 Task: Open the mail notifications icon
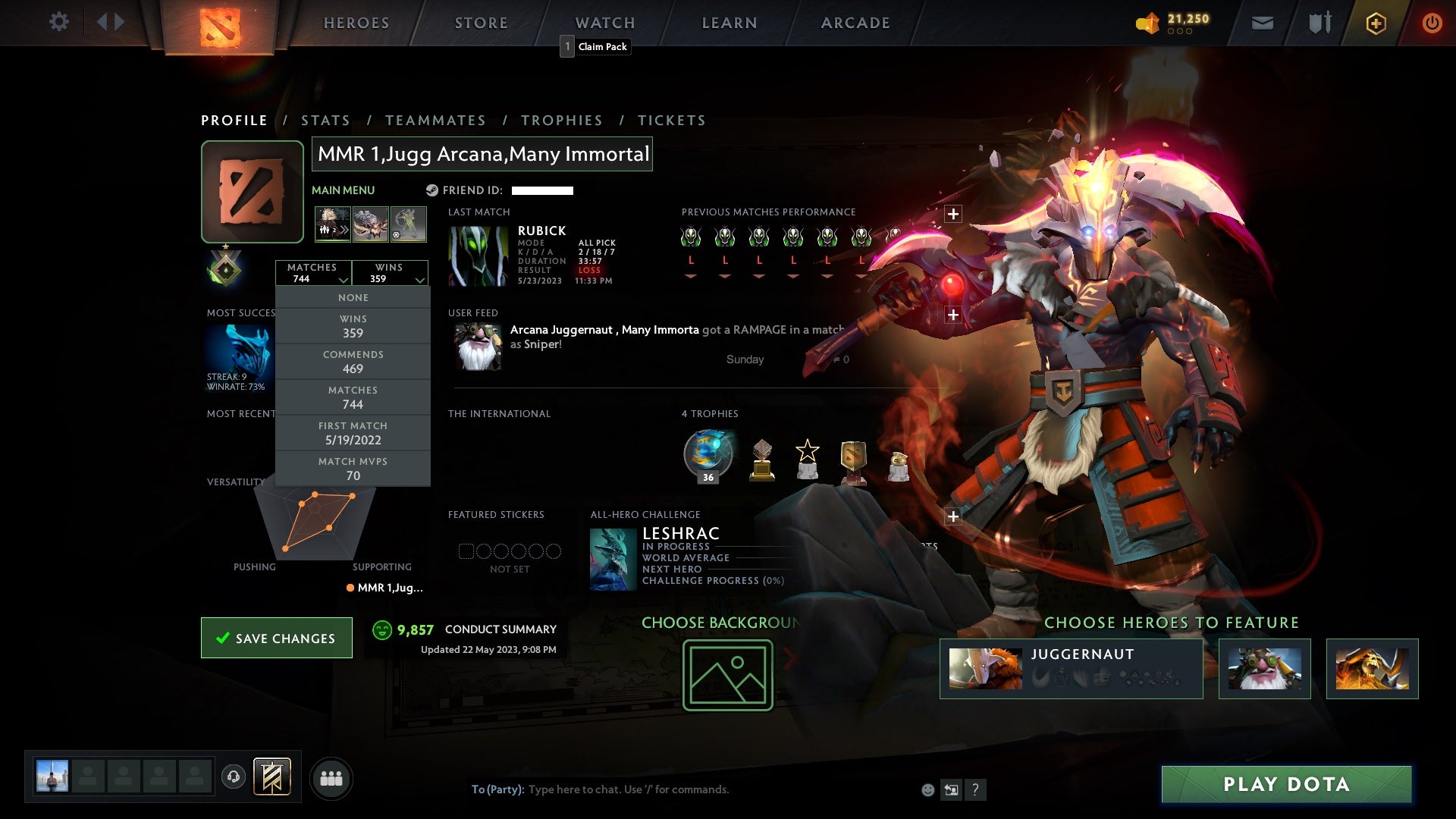coord(1262,23)
